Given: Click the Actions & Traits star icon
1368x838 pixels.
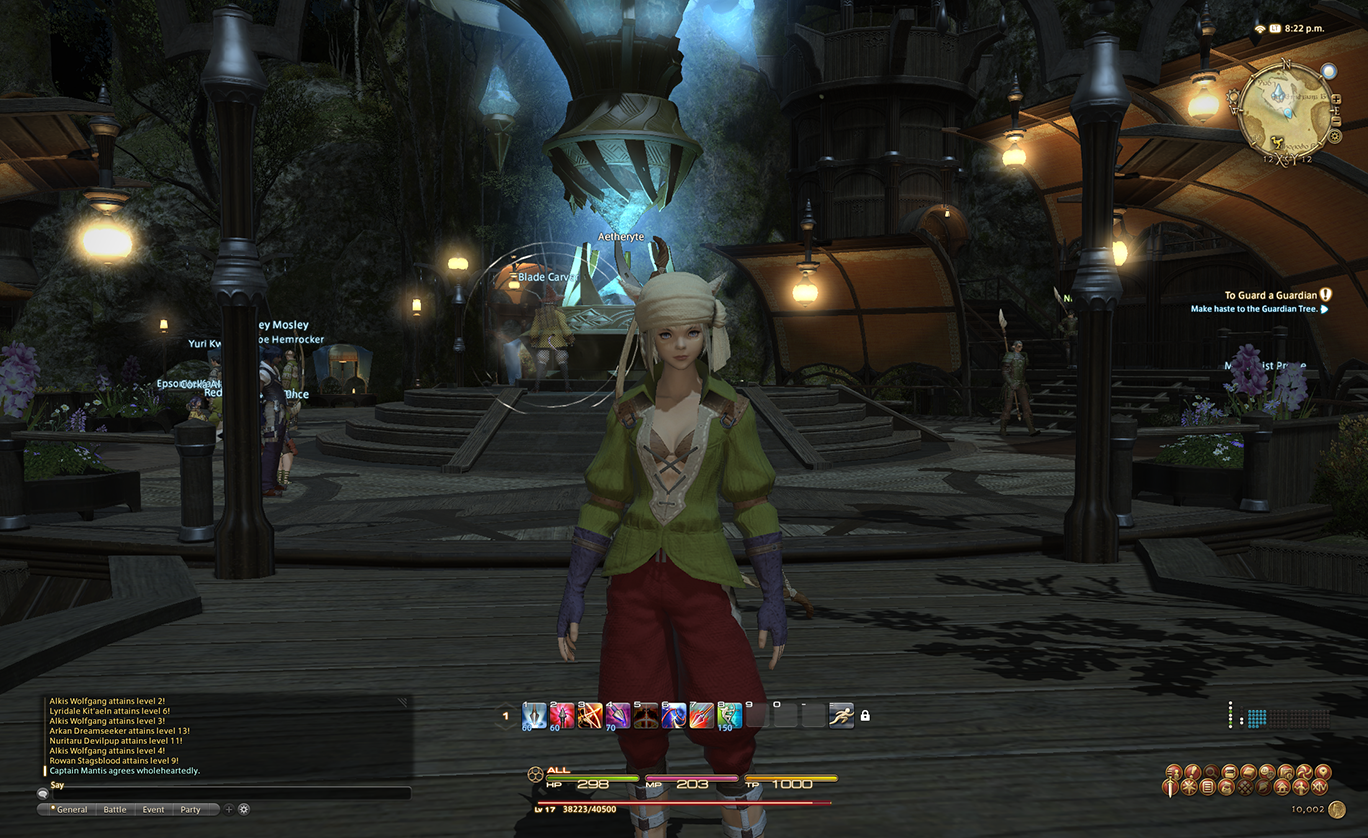Looking at the screenshot, I should pos(1189,787).
